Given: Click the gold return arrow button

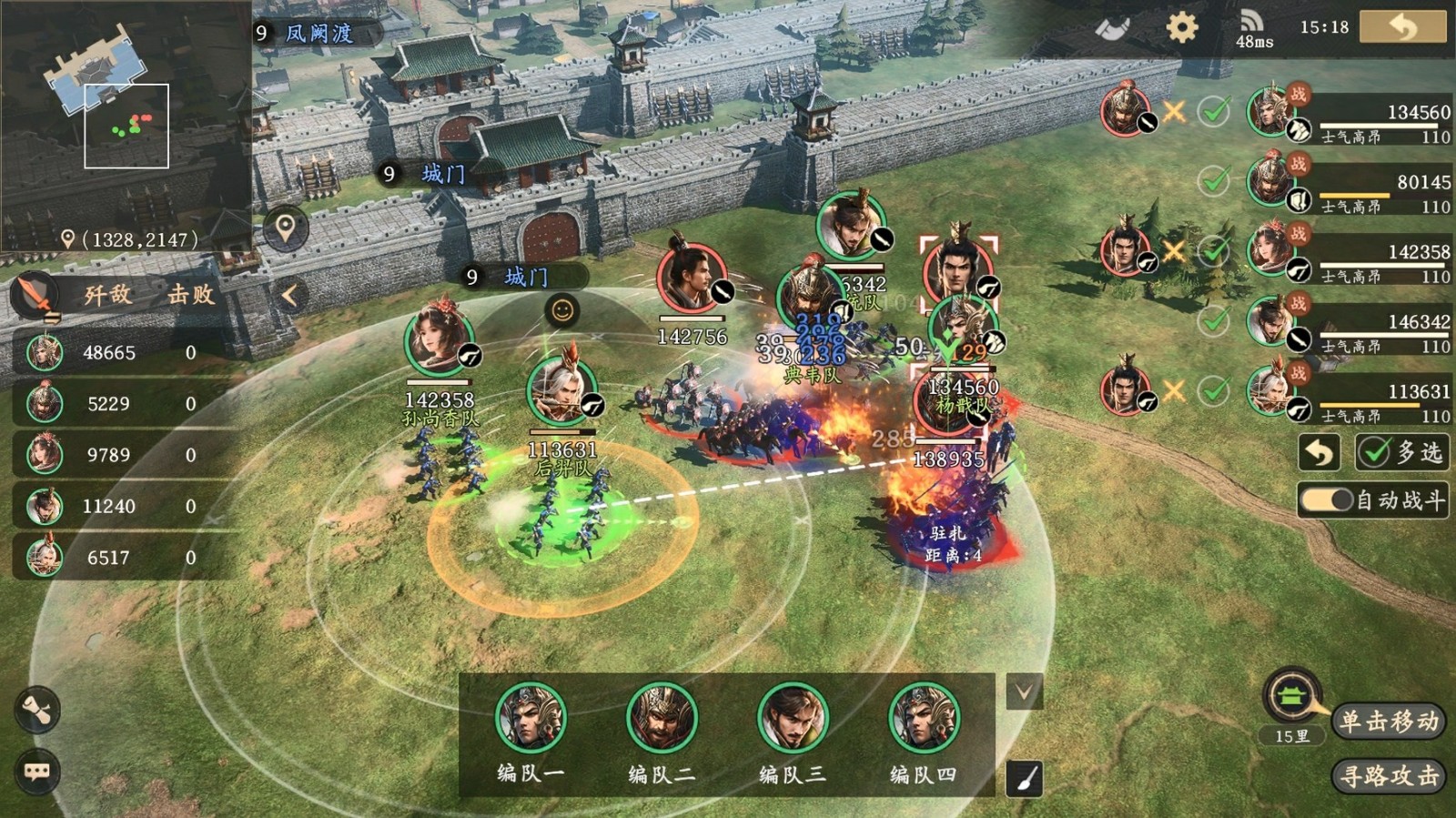Looking at the screenshot, I should pos(1402,27).
